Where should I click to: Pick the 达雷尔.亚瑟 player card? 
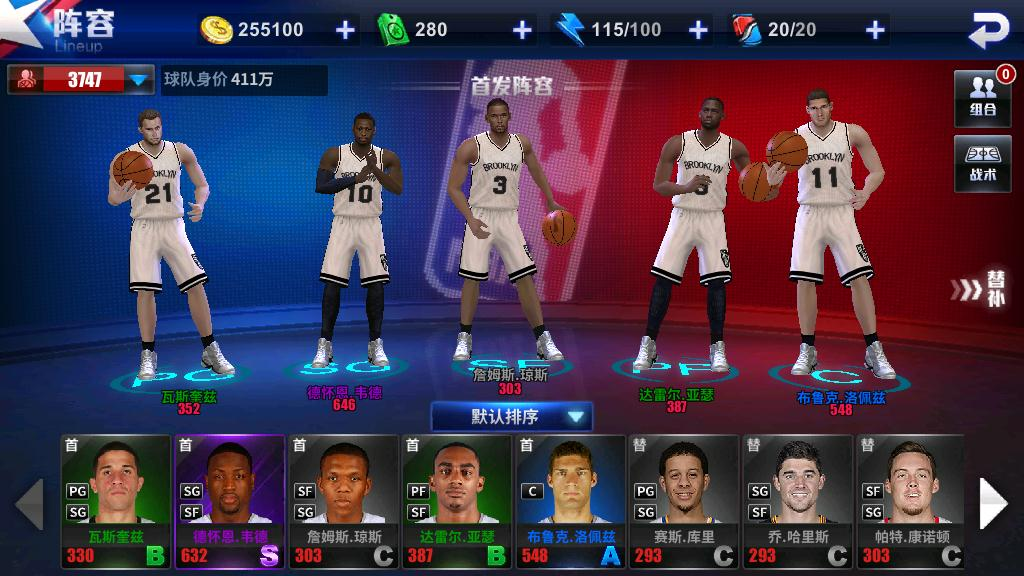pos(456,501)
